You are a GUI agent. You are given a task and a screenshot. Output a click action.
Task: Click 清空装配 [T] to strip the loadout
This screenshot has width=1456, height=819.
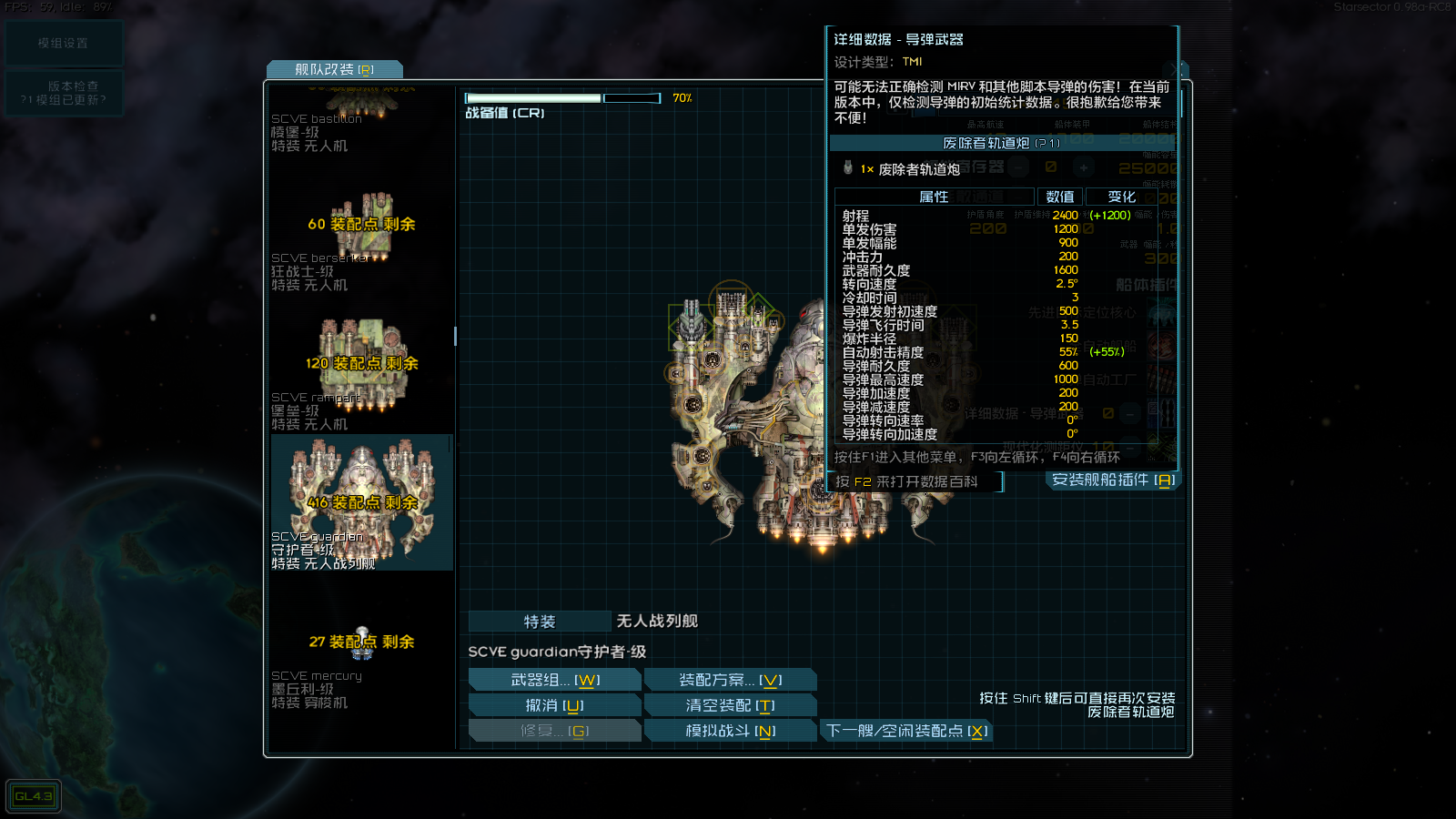click(730, 704)
